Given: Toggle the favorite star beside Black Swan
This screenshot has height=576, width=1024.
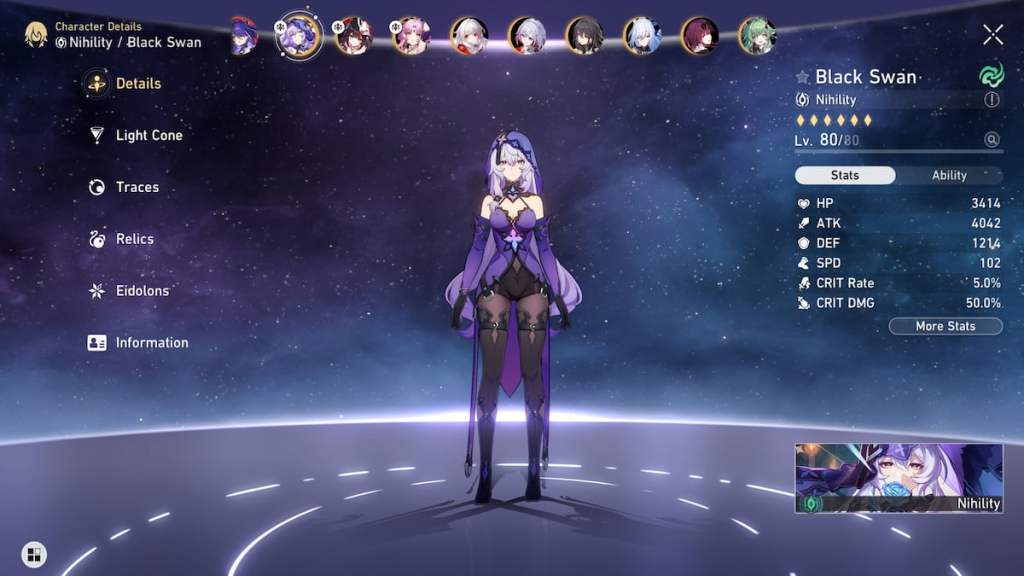Looking at the screenshot, I should [x=802, y=77].
